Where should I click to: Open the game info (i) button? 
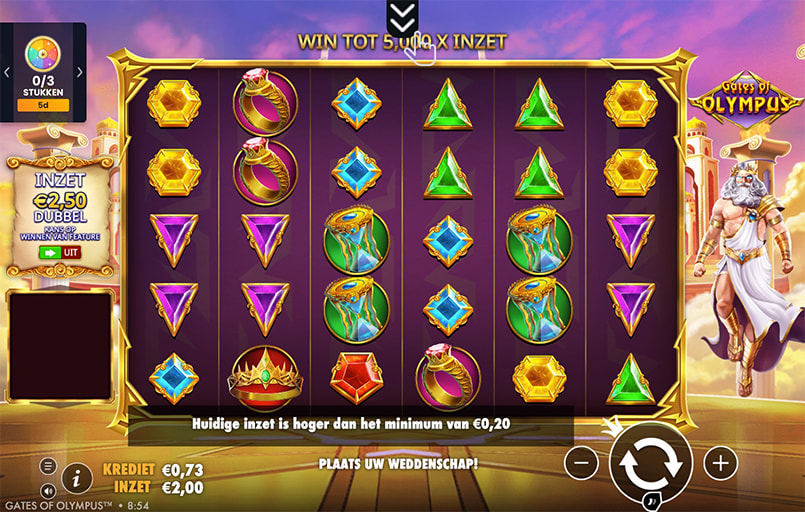click(x=76, y=478)
